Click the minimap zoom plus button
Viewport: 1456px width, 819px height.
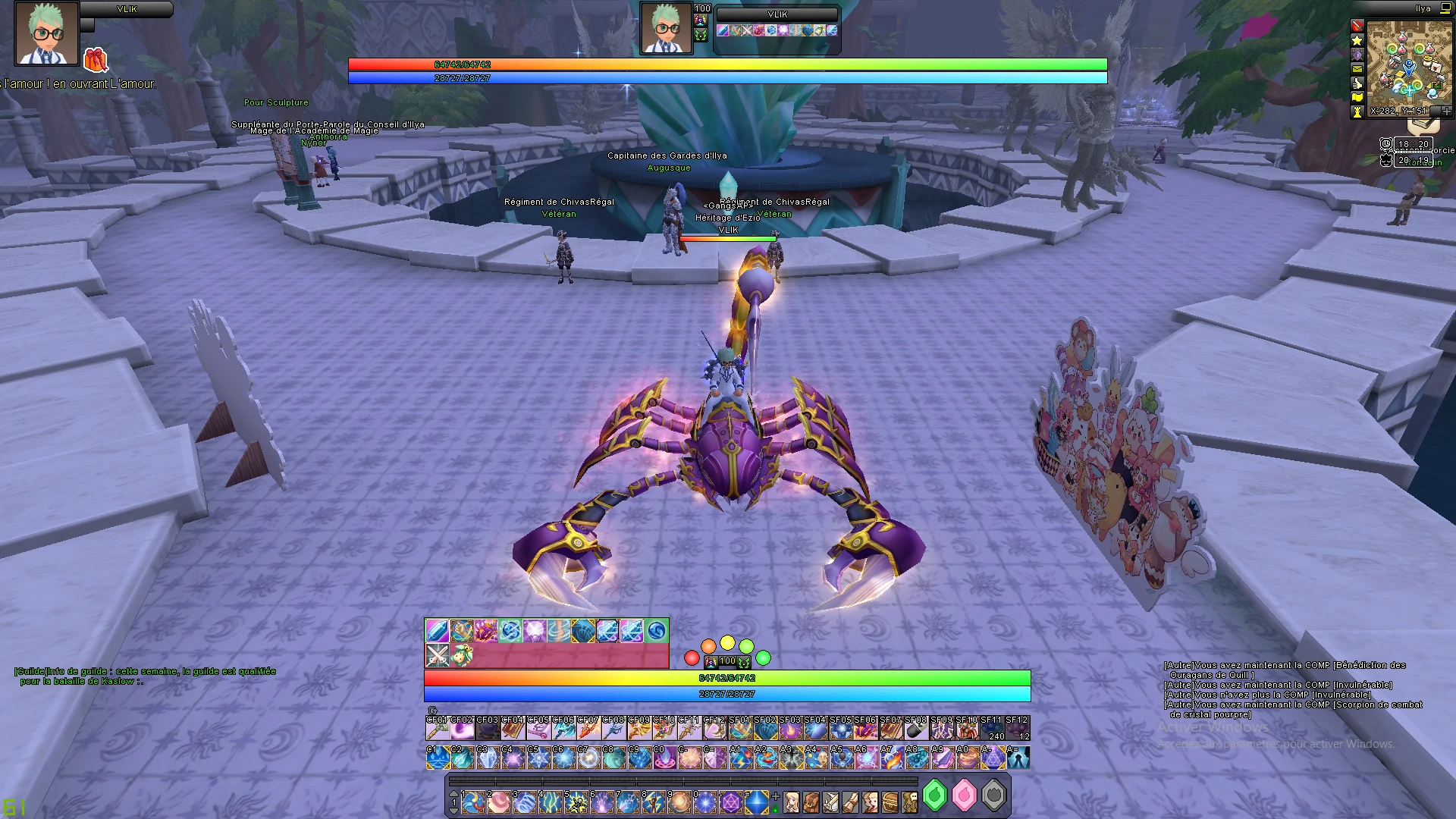point(1446,111)
